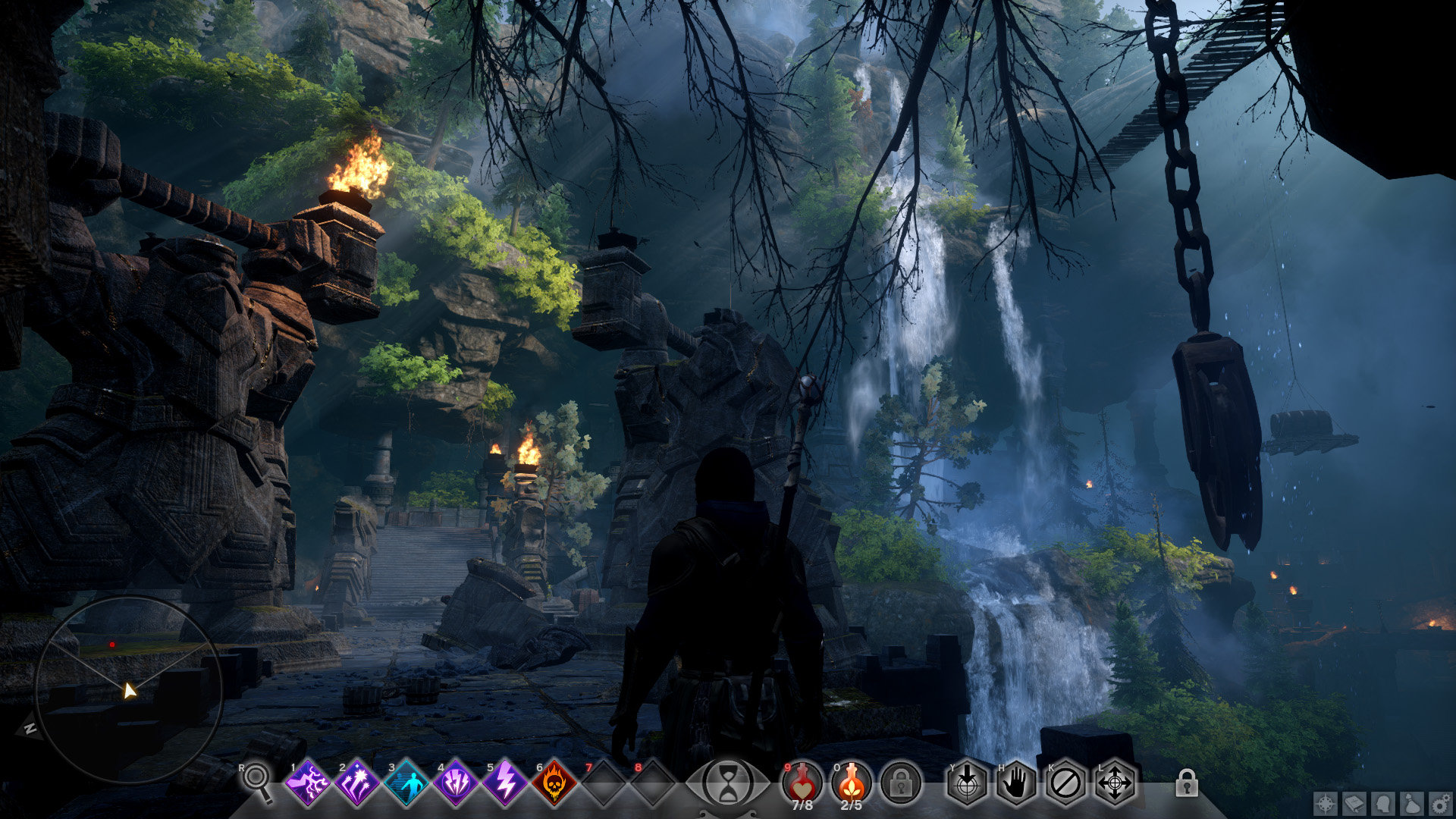Use the orange regeneration potion
The height and width of the screenshot is (819, 1456).
852,782
